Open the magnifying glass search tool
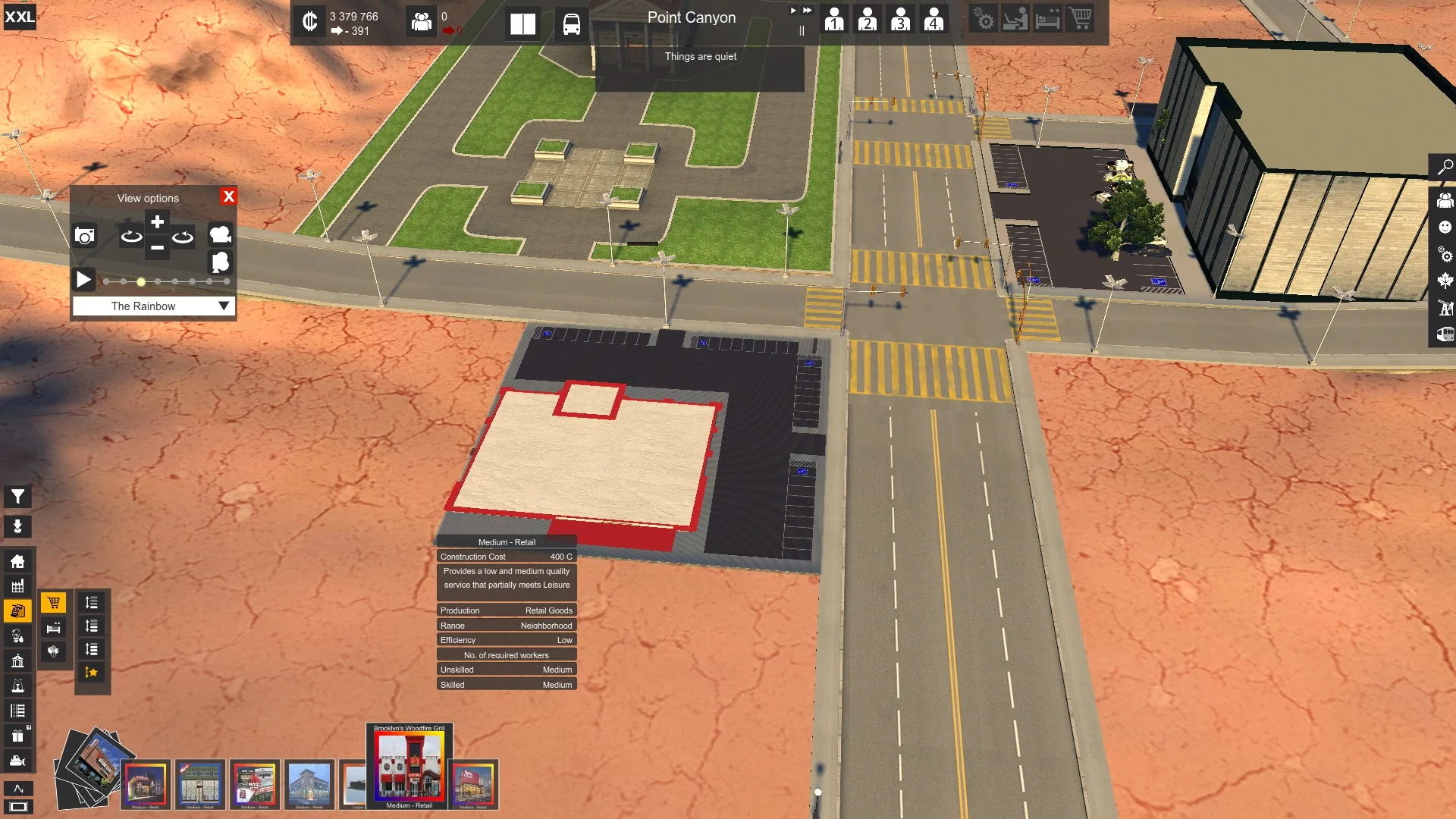The height and width of the screenshot is (819, 1456). [1445, 168]
